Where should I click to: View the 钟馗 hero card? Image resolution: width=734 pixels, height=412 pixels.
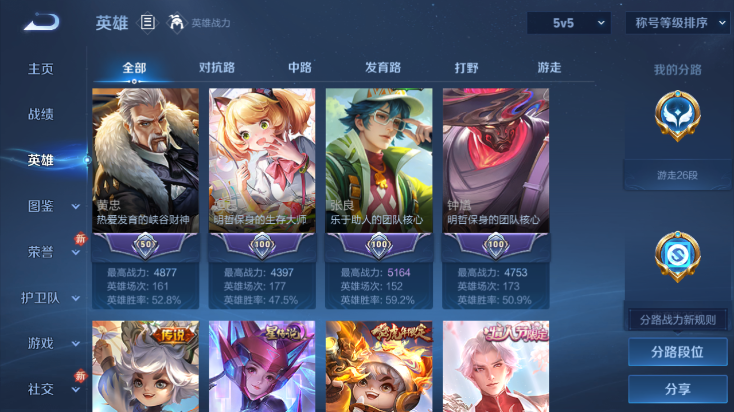pos(496,170)
